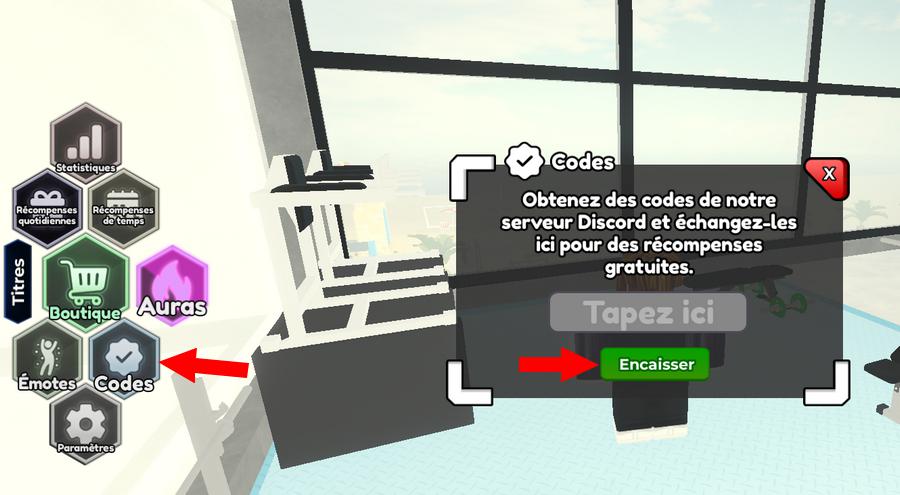Open the Paramètres gear settings
The width and height of the screenshot is (900, 495).
tap(85, 427)
